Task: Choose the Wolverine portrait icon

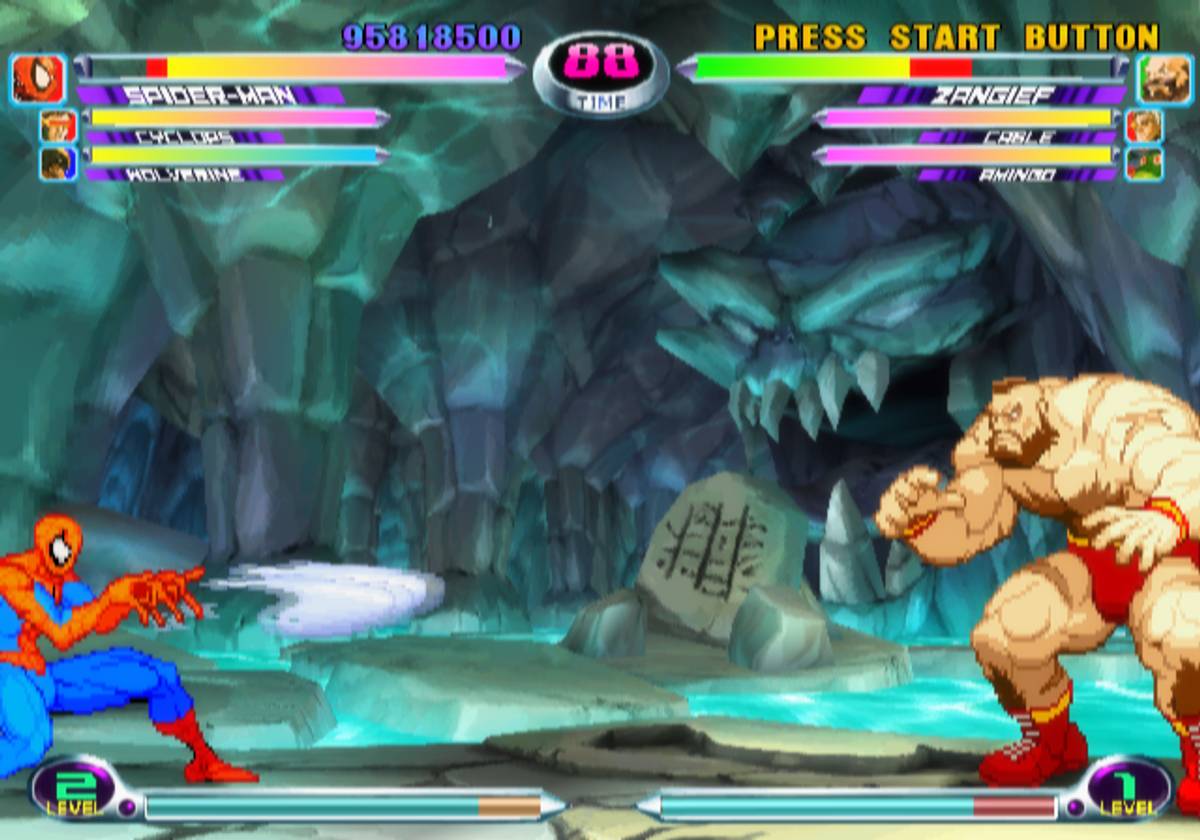Action: (x=58, y=163)
